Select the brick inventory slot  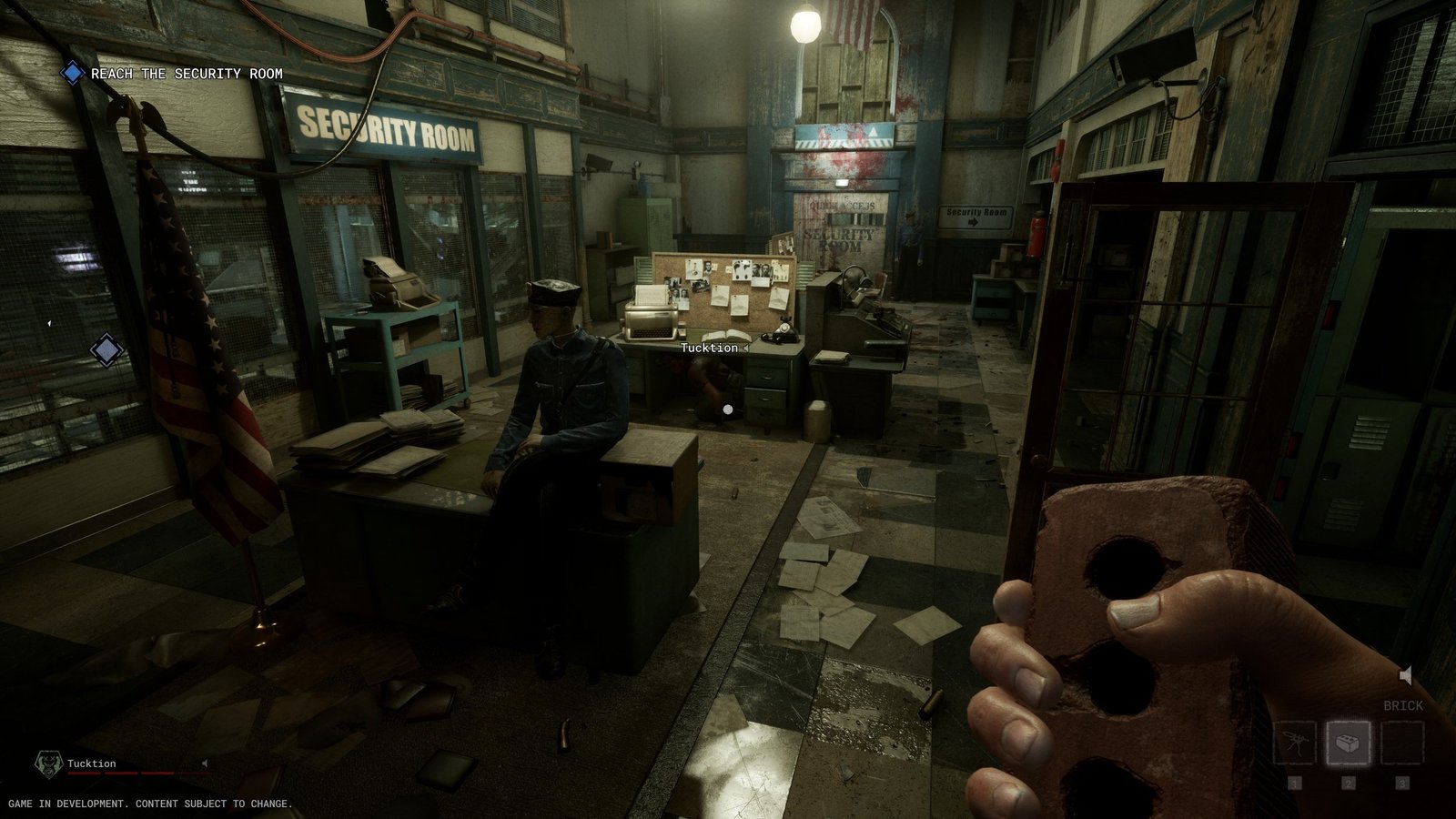1349,743
